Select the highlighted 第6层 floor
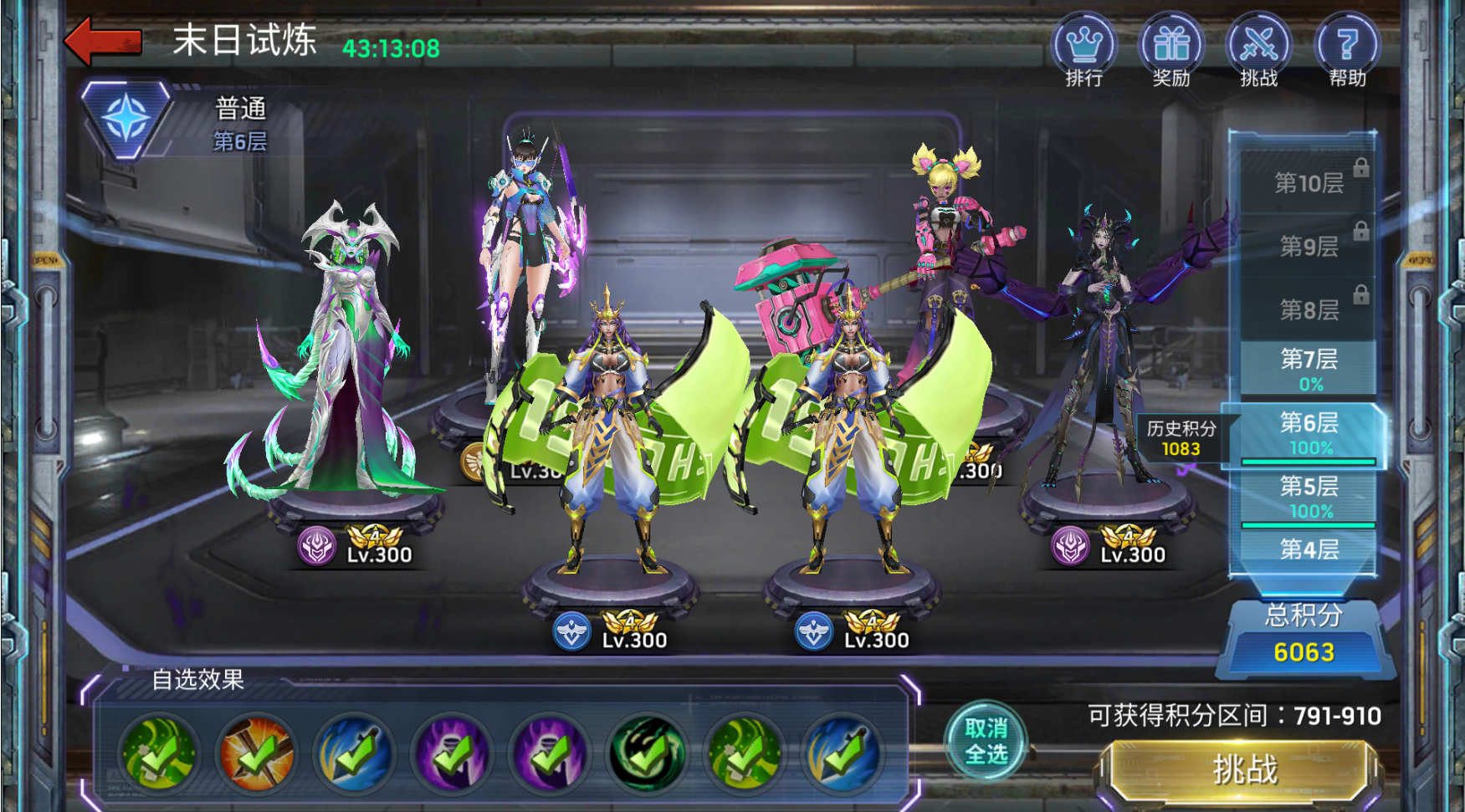Screen dimensions: 1465x812 click(1309, 433)
